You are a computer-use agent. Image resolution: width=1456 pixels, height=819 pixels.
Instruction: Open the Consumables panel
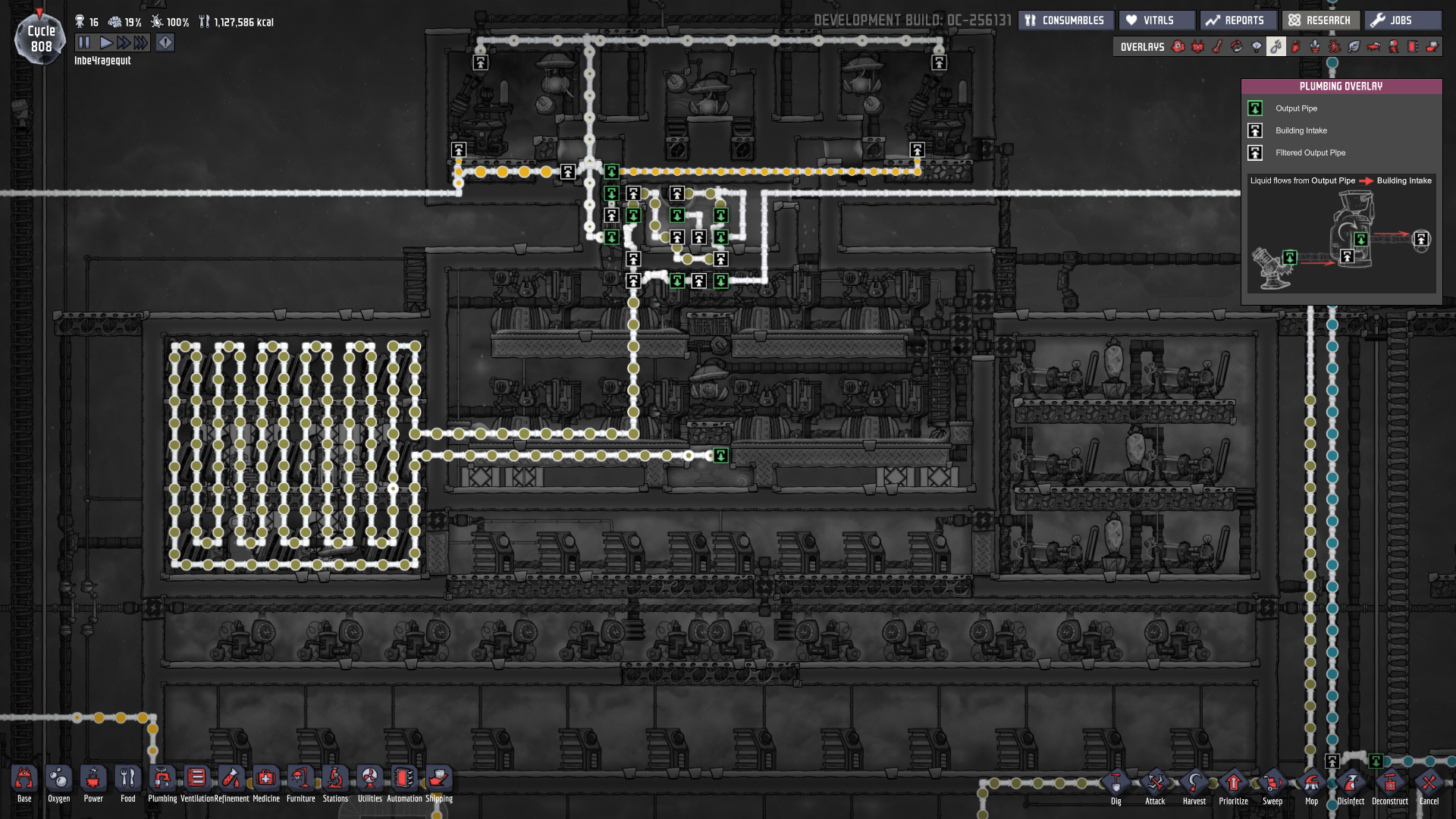(x=1065, y=20)
